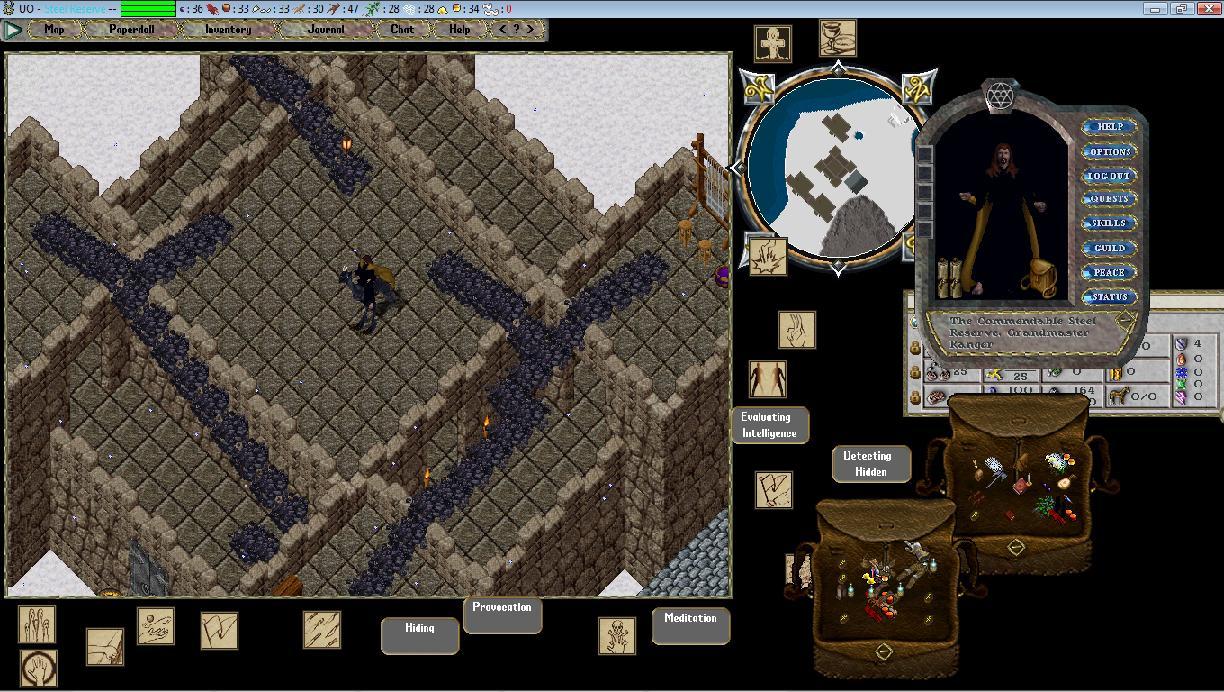Click the LOG OUT button
This screenshot has width=1224, height=692.
click(x=1109, y=175)
